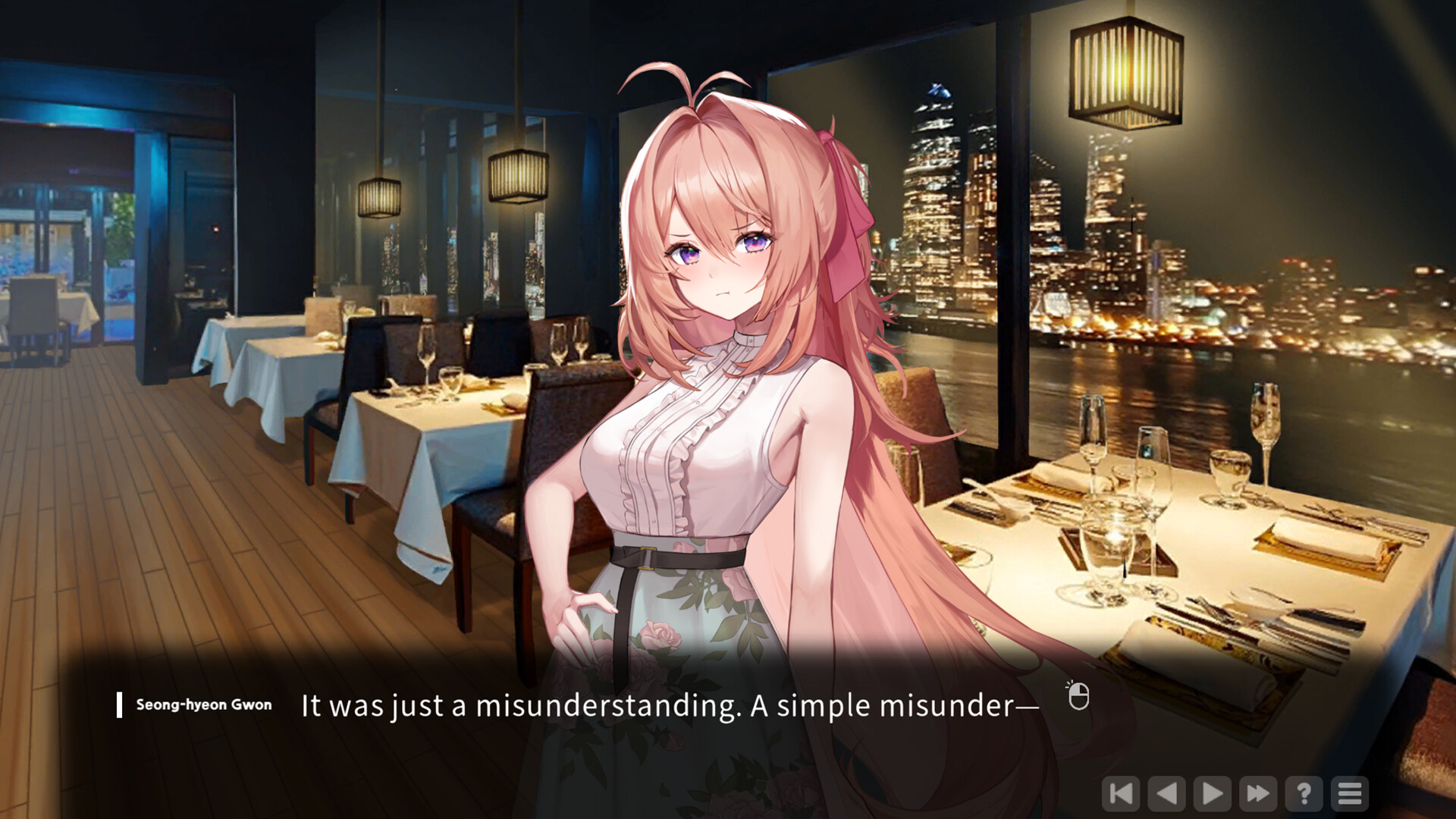This screenshot has height=819, width=1456.
Task: Click the speaker name Seong-hyeon Gwon
Action: pyautogui.click(x=202, y=704)
